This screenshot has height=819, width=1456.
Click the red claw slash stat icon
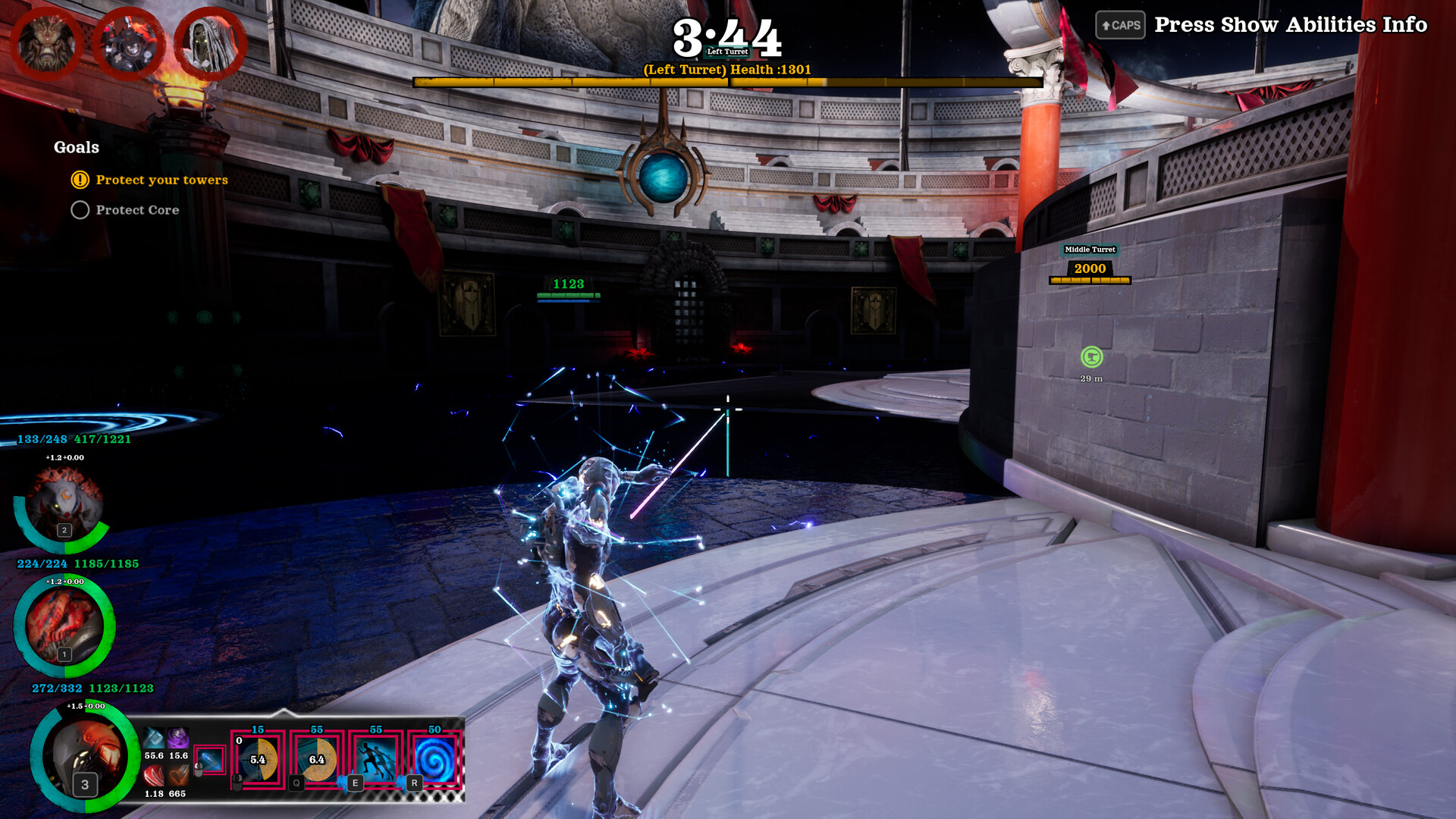154,775
